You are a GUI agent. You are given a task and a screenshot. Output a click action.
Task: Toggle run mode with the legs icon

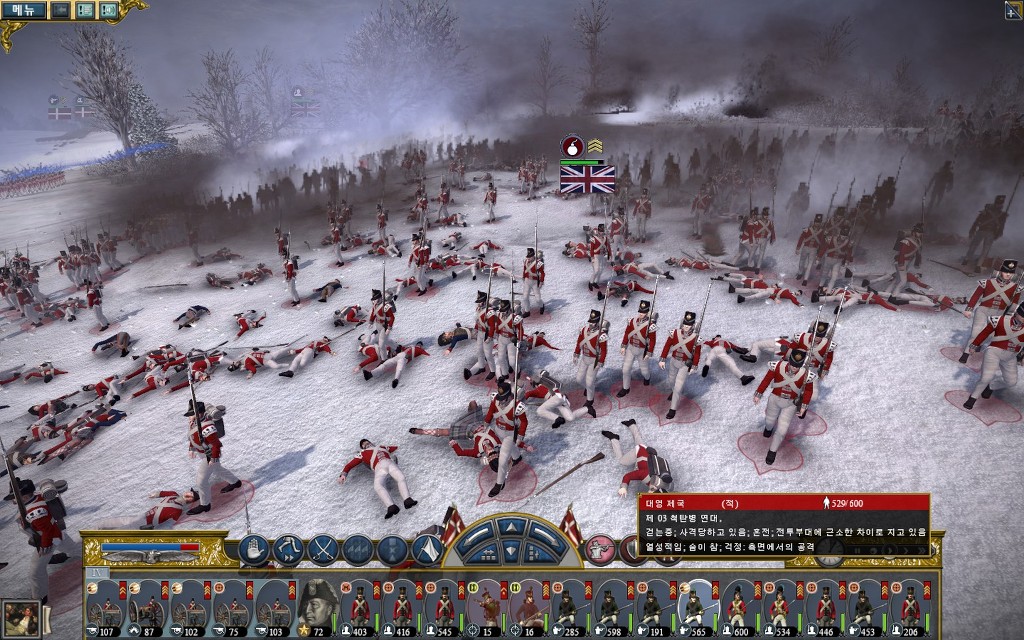(x=288, y=549)
